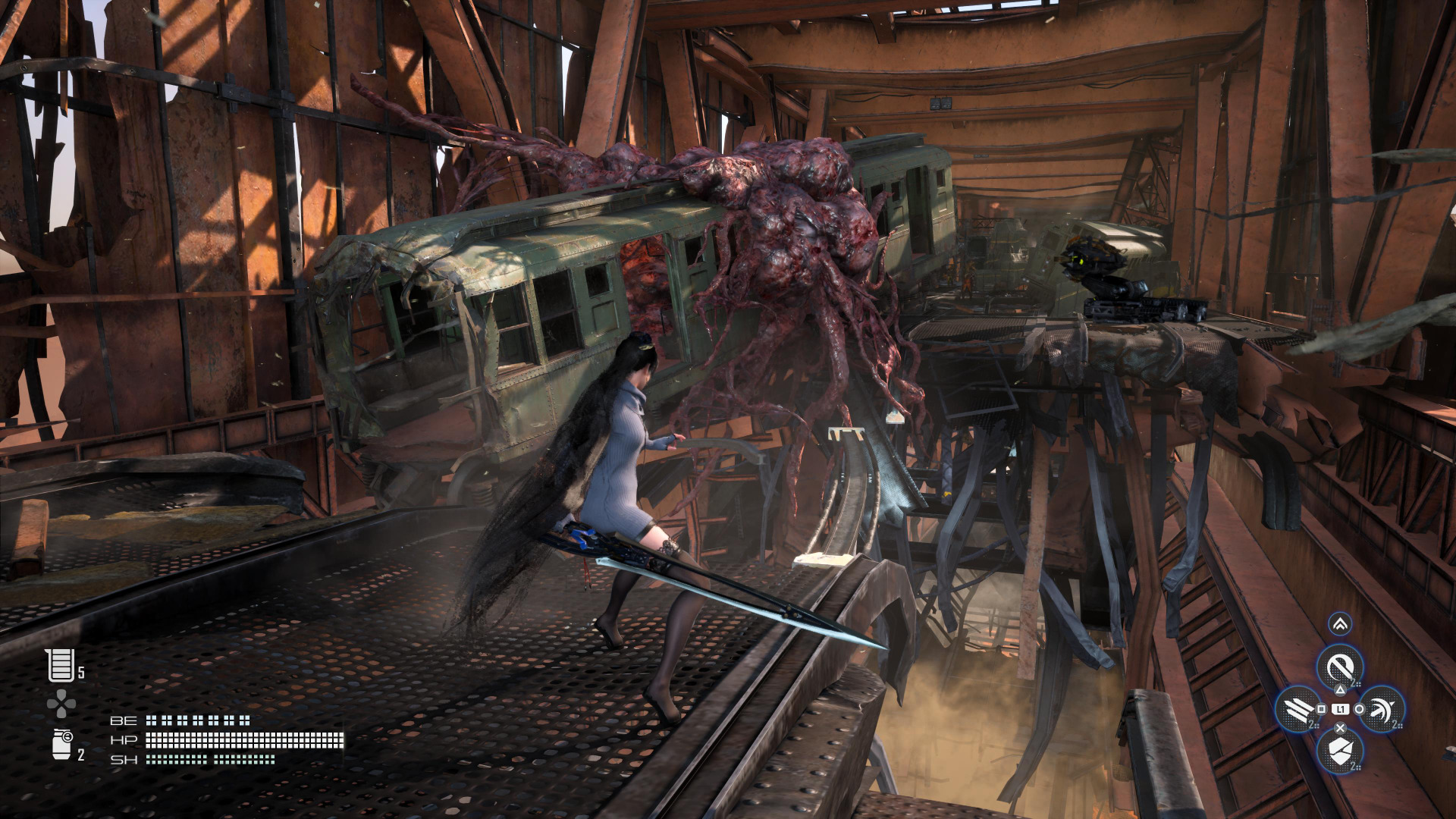The image size is (1456, 819).
Task: Use the healing potion beaker item
Action: (60, 665)
